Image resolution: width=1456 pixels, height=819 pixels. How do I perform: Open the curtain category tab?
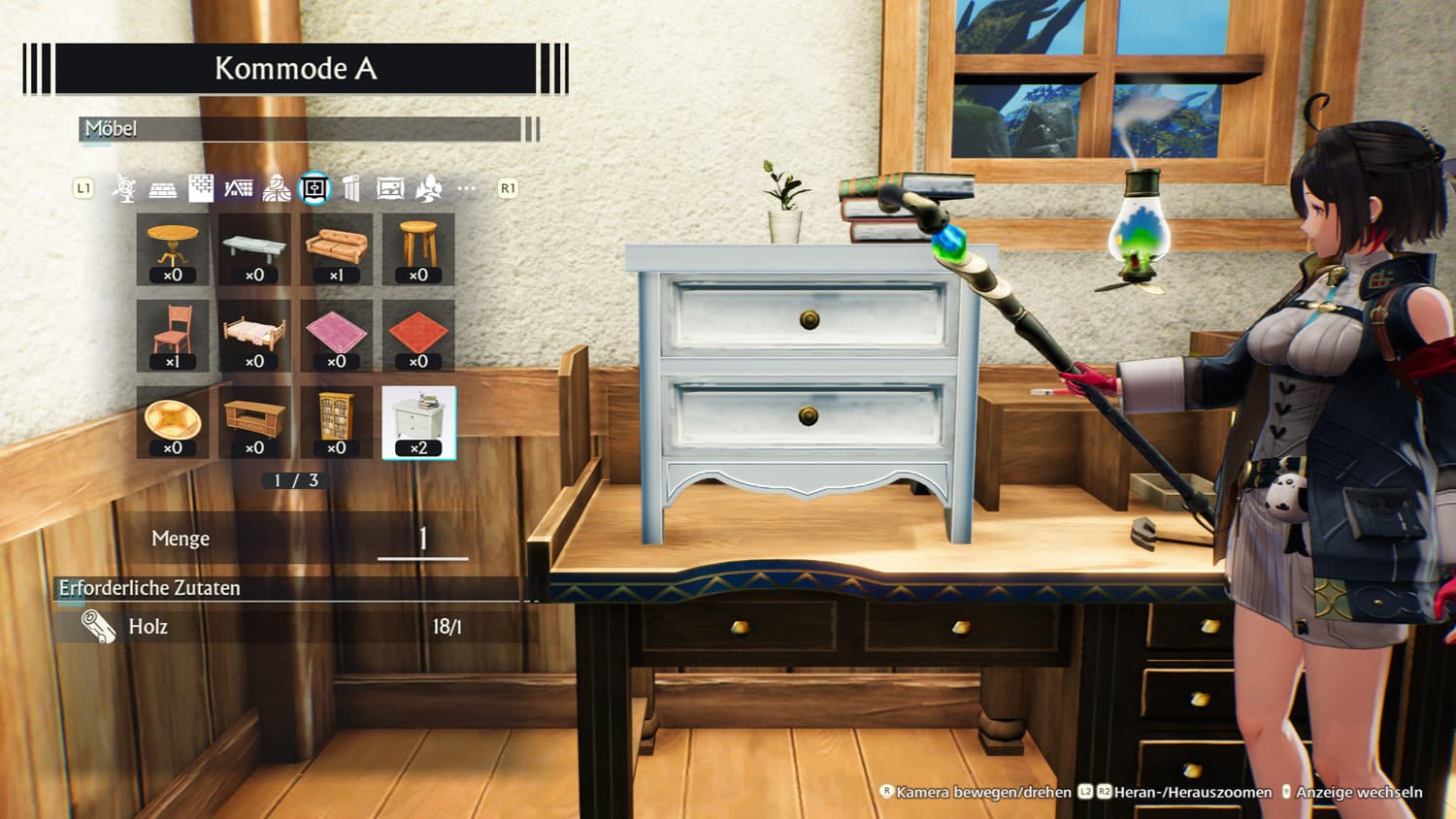coord(351,188)
